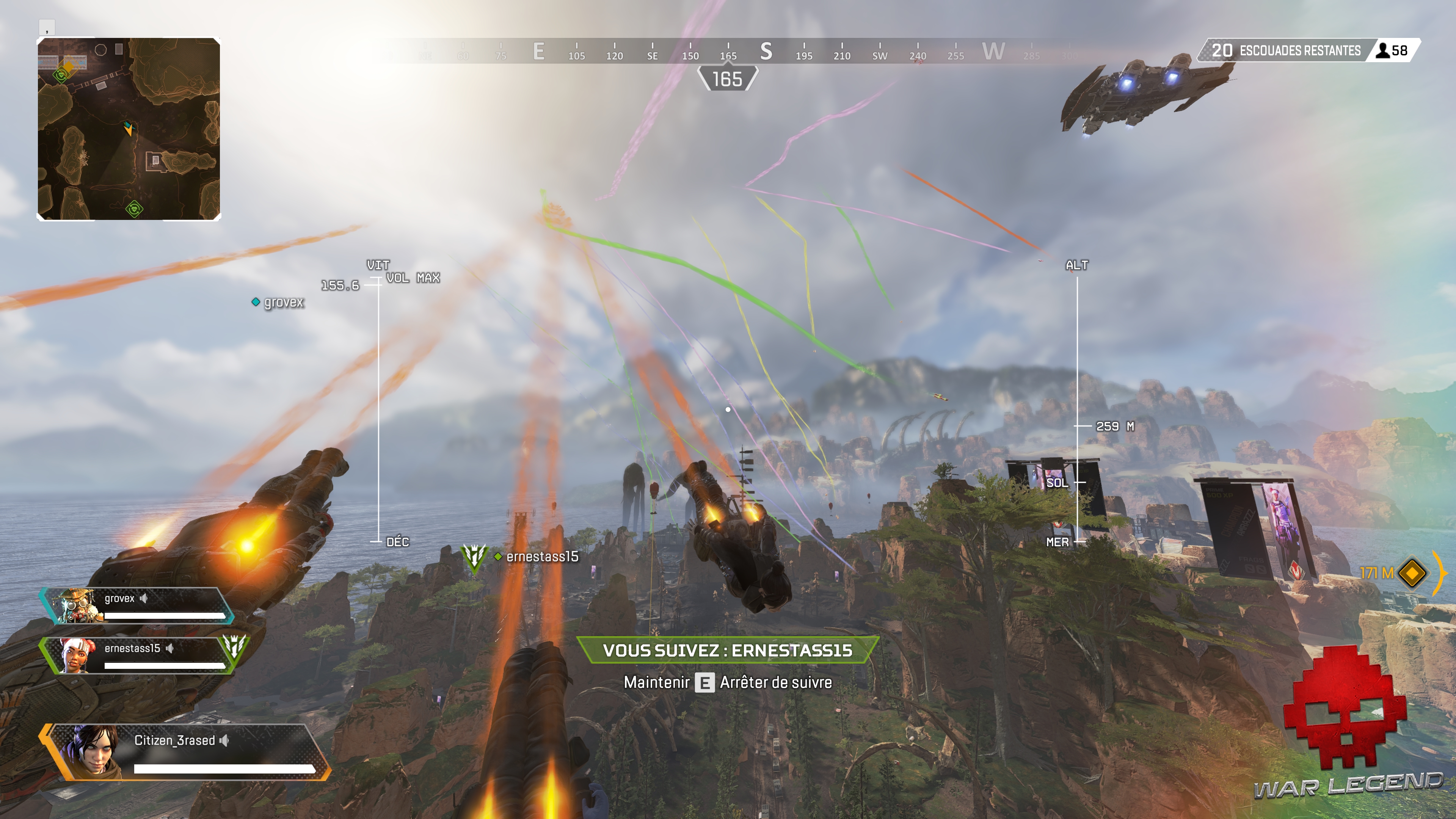Click the jumpmaster icon beside ernestass15's name tag
Image resolution: width=1456 pixels, height=819 pixels.
(474, 556)
